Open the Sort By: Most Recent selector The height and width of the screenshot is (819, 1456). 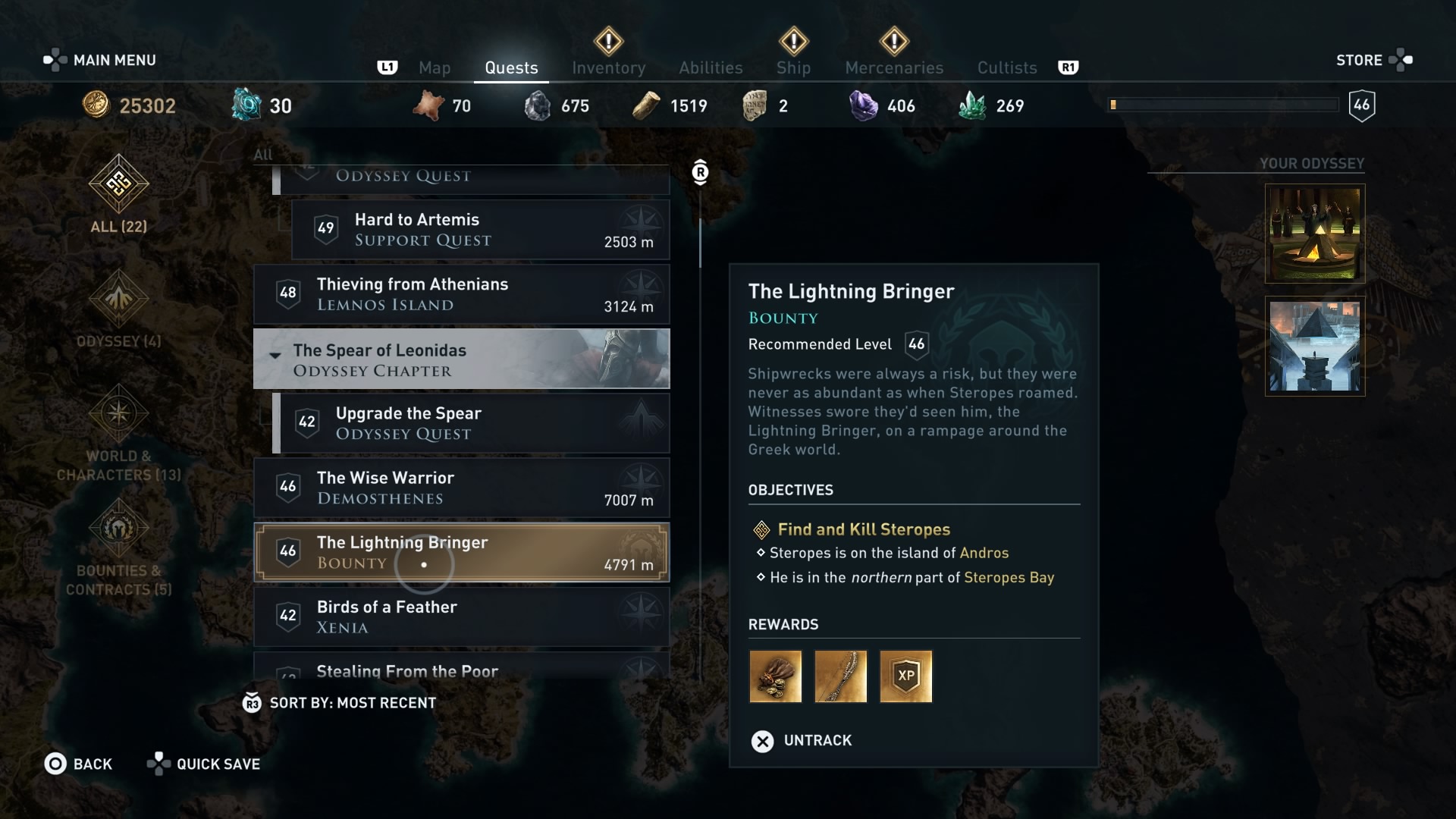pyautogui.click(x=340, y=702)
